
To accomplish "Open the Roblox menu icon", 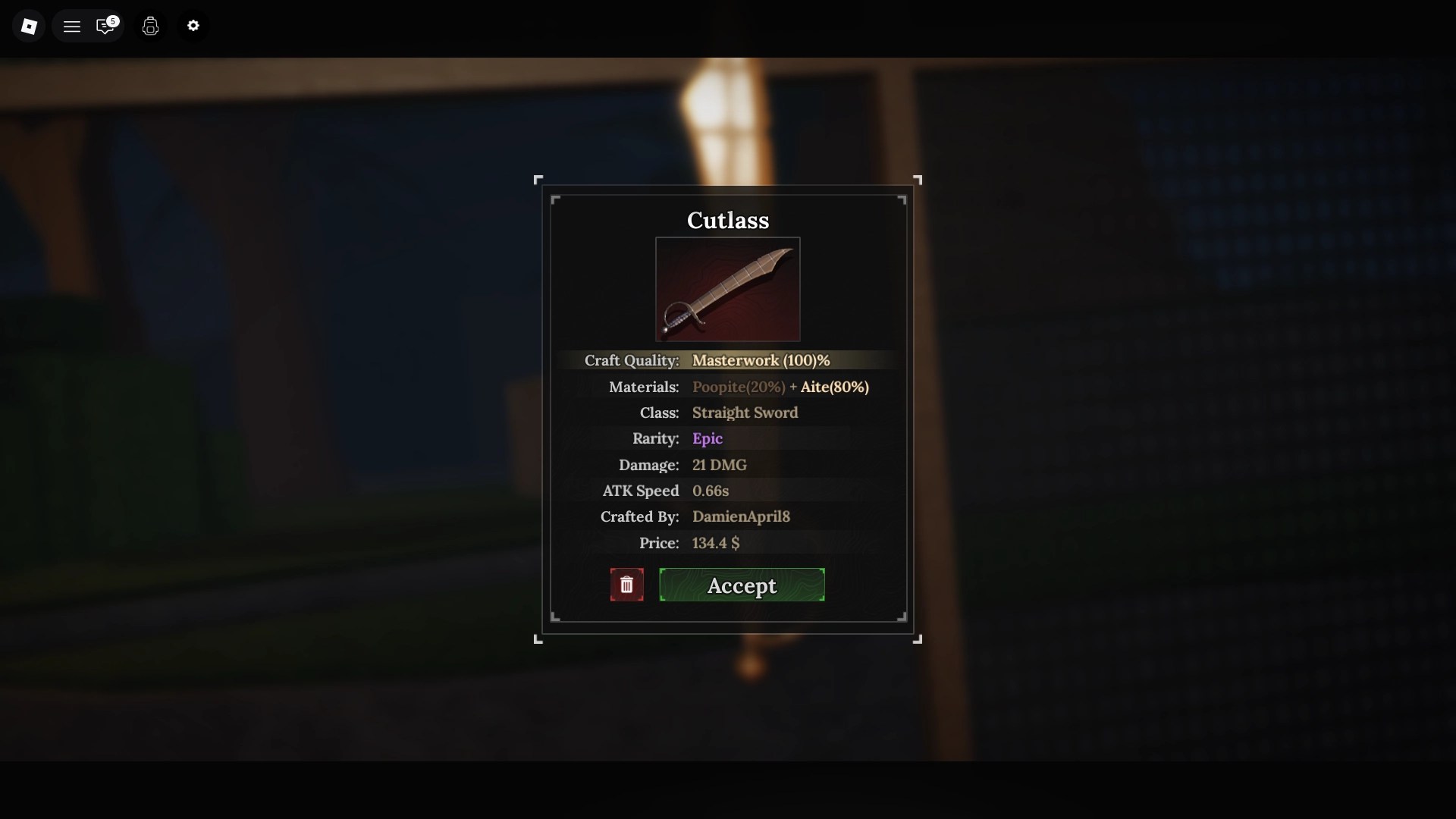I will (29, 25).
